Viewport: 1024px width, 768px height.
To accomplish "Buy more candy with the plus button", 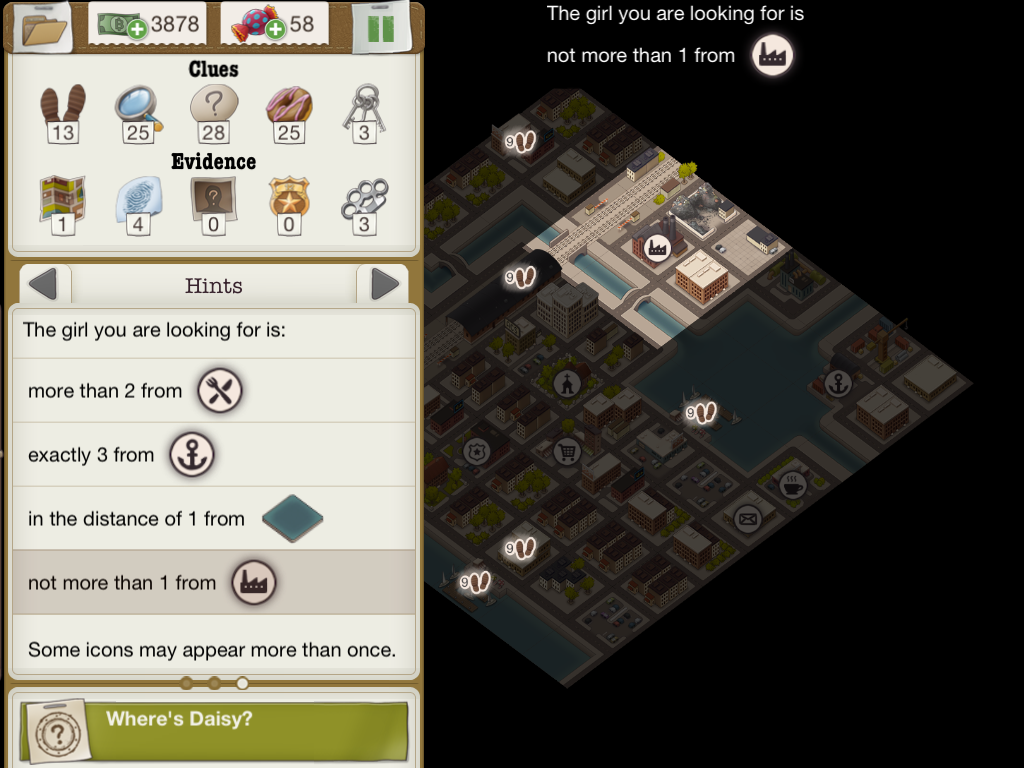I will tap(276, 29).
